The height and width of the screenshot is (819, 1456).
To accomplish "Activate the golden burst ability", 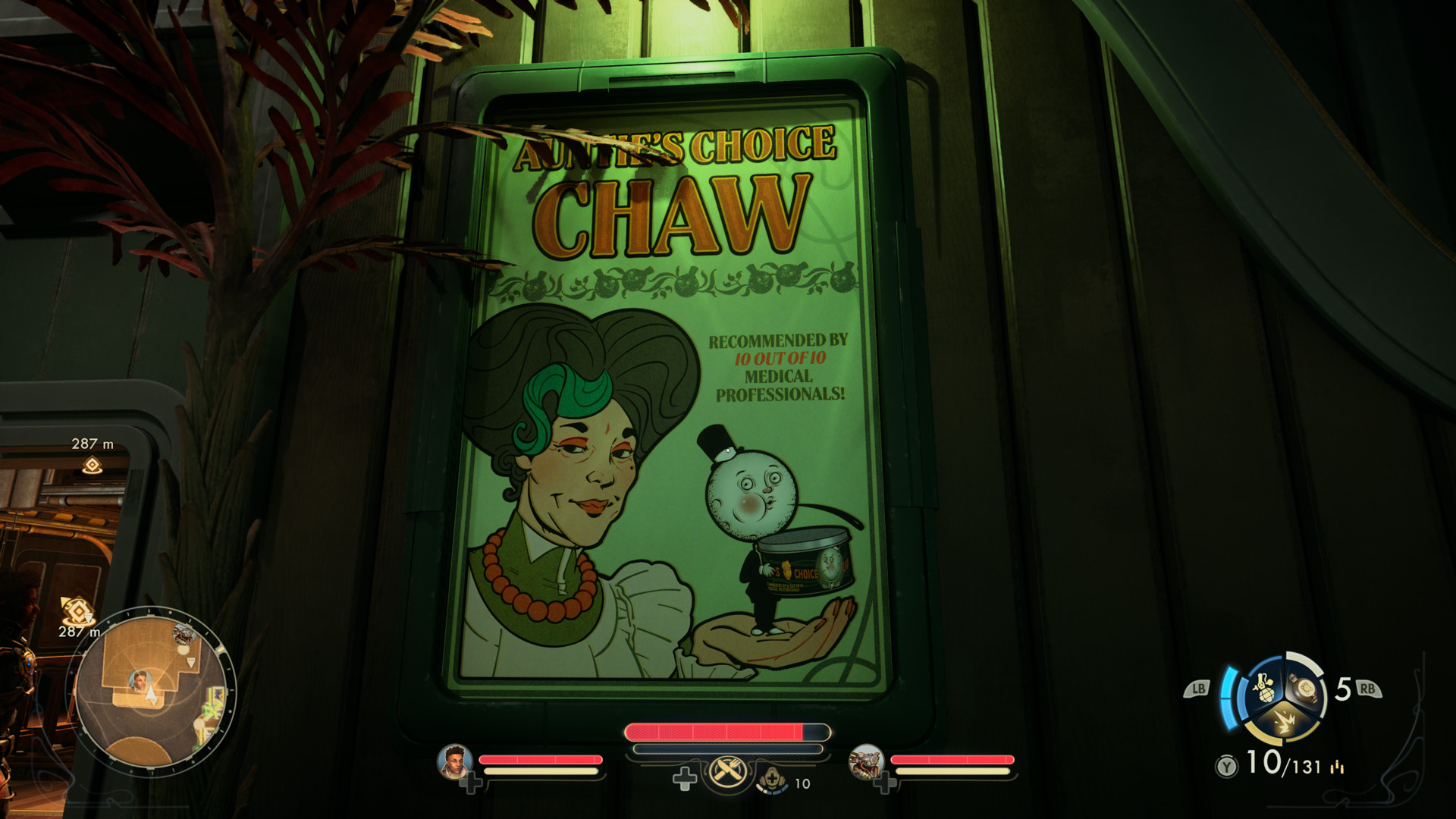I will tap(1284, 723).
